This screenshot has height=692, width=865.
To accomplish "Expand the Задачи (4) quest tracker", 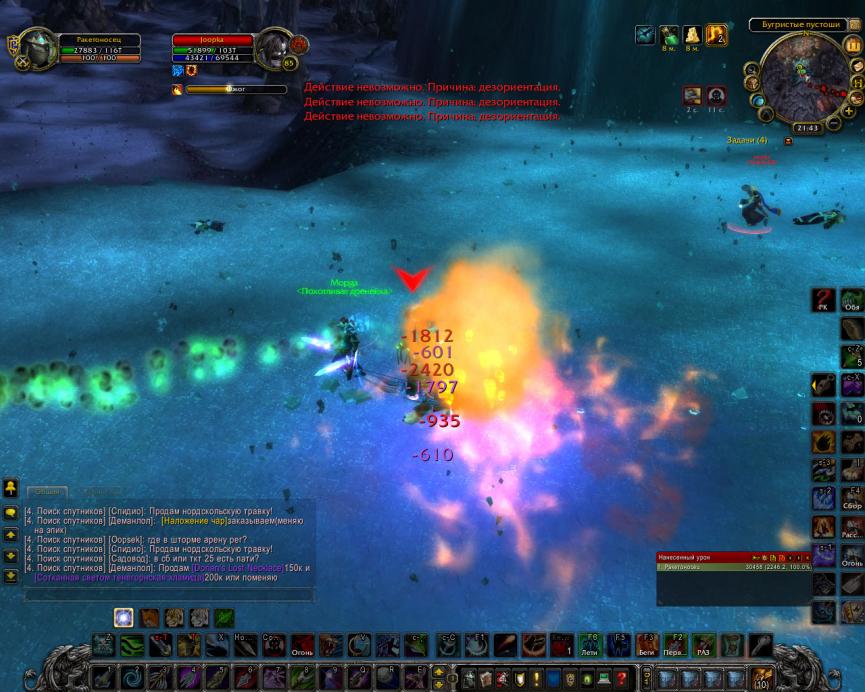I will click(x=748, y=140).
